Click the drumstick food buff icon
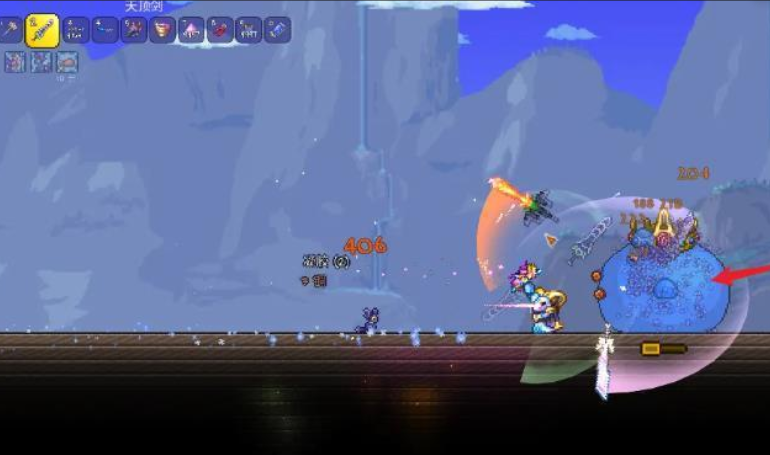 click(66, 62)
